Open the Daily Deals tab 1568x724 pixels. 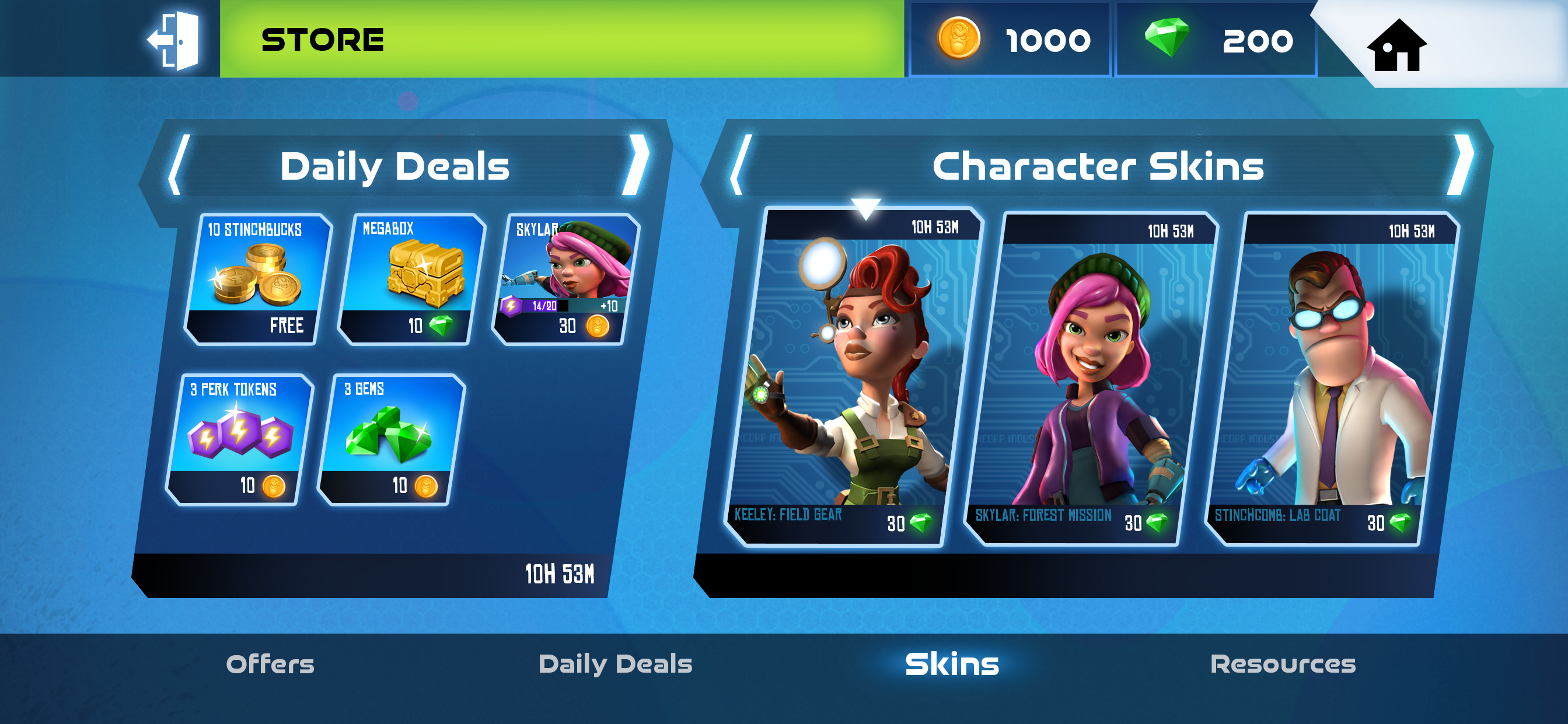[x=616, y=664]
